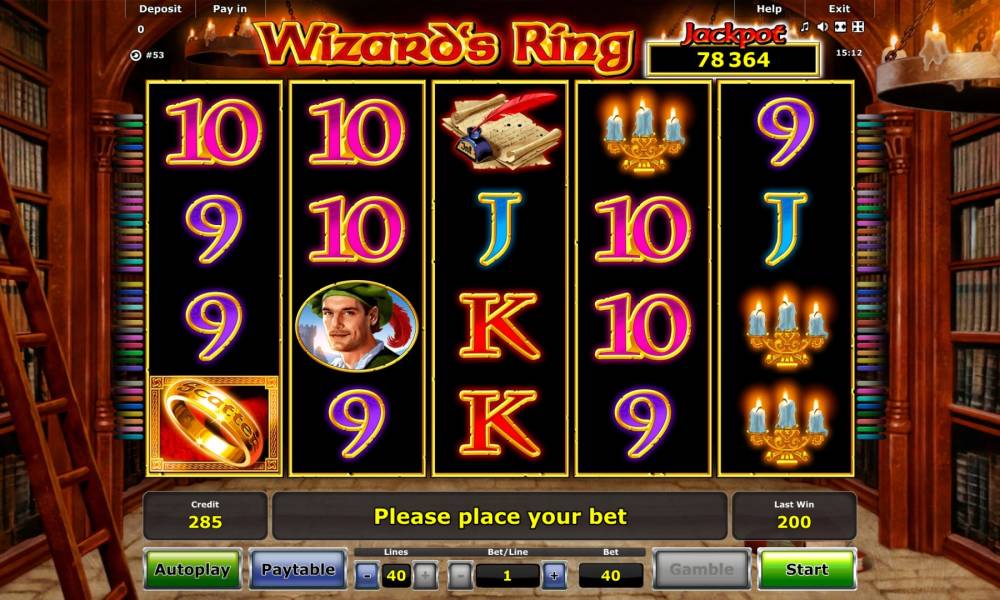Open the Pay in option

[x=230, y=9]
